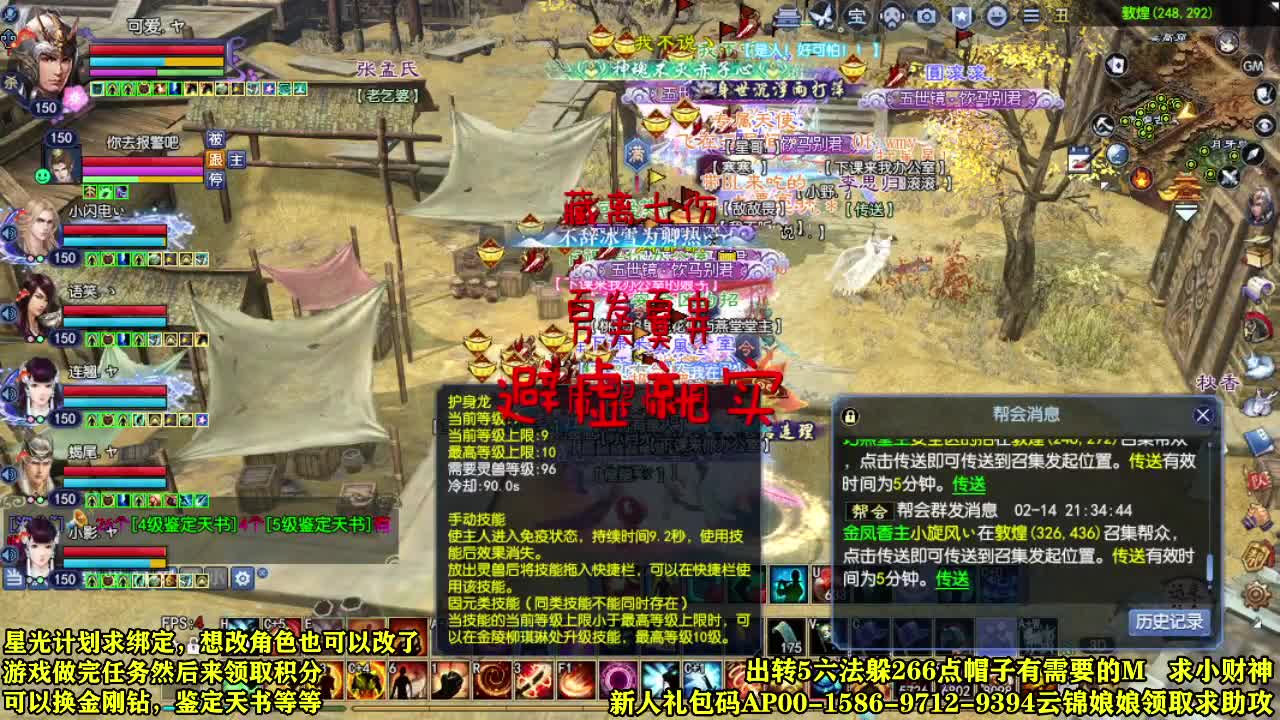Open the blue gear settings icon near chat bar
The height and width of the screenshot is (720, 1280).
coord(243,579)
